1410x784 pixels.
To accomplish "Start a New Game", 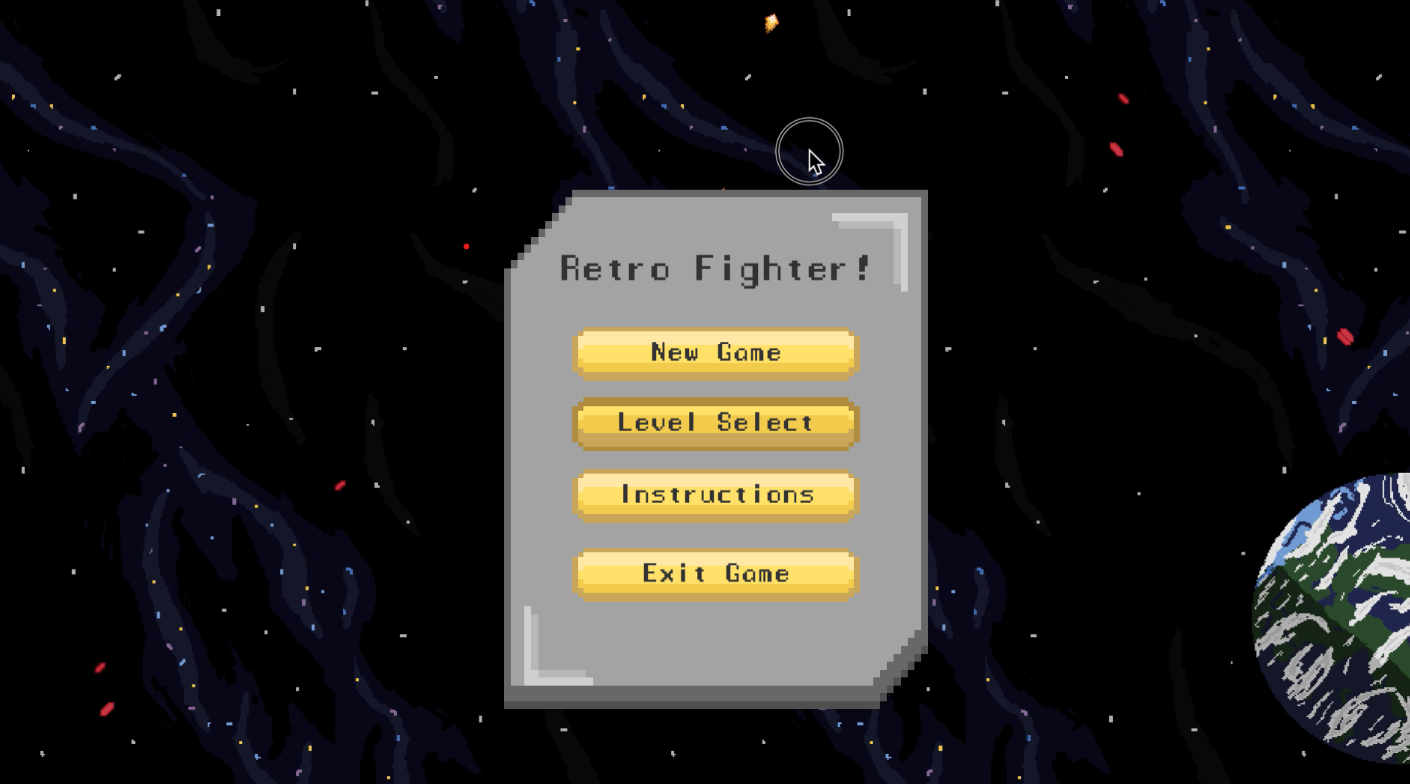I will pyautogui.click(x=714, y=352).
